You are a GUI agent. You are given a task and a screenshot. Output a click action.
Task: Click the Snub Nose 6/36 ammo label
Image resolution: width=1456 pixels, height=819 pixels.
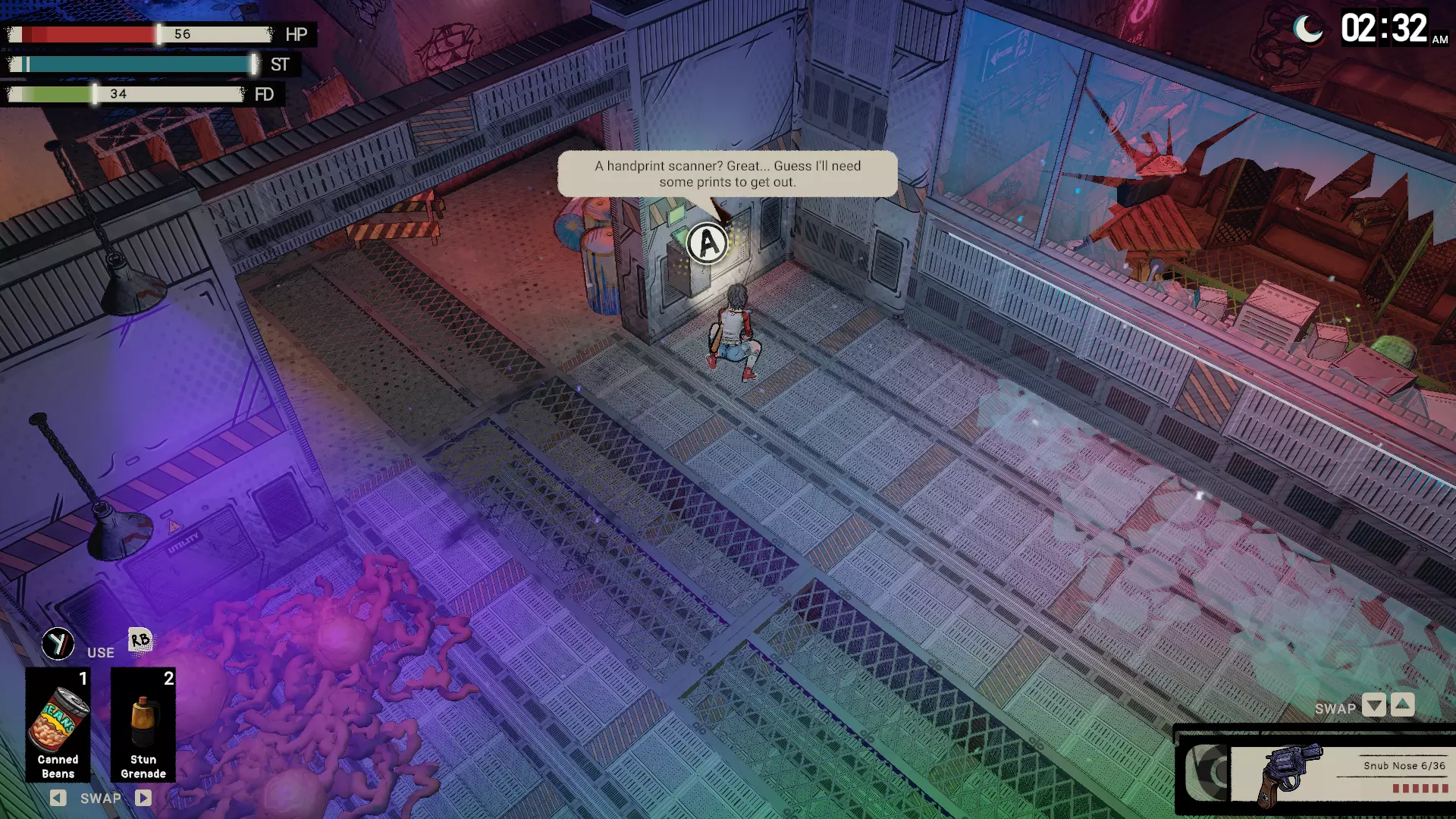click(x=1407, y=766)
